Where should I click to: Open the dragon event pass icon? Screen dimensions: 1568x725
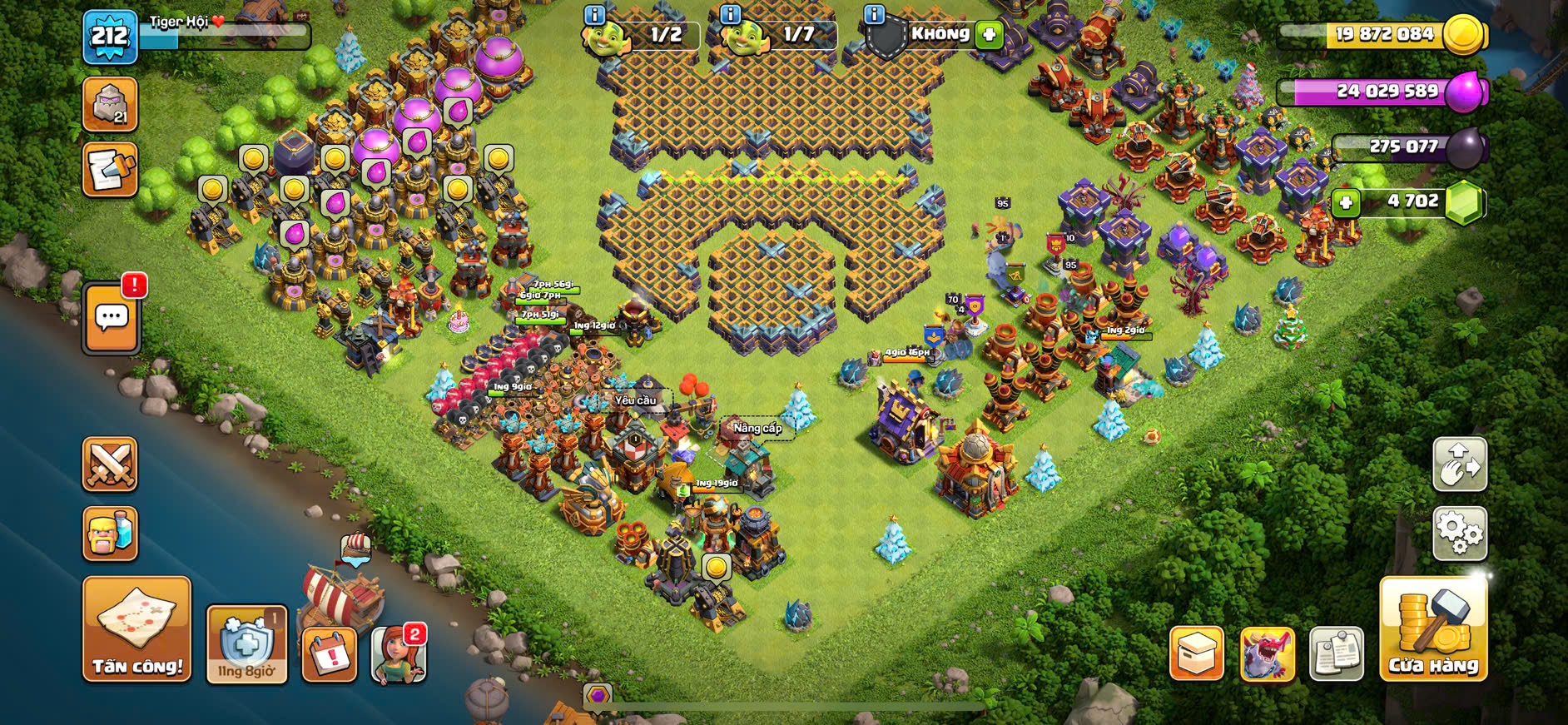1267,653
